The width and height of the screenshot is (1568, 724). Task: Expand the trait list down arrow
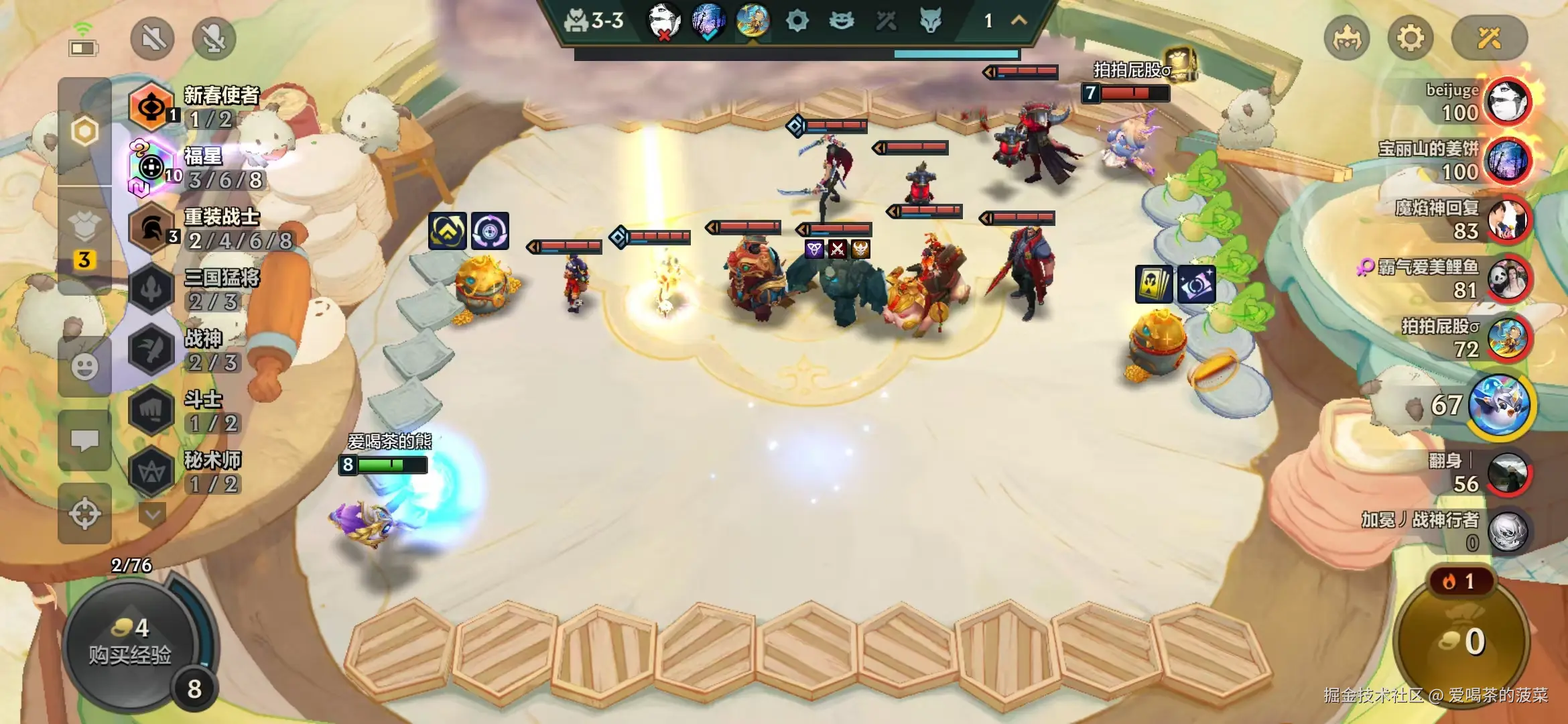(x=153, y=515)
